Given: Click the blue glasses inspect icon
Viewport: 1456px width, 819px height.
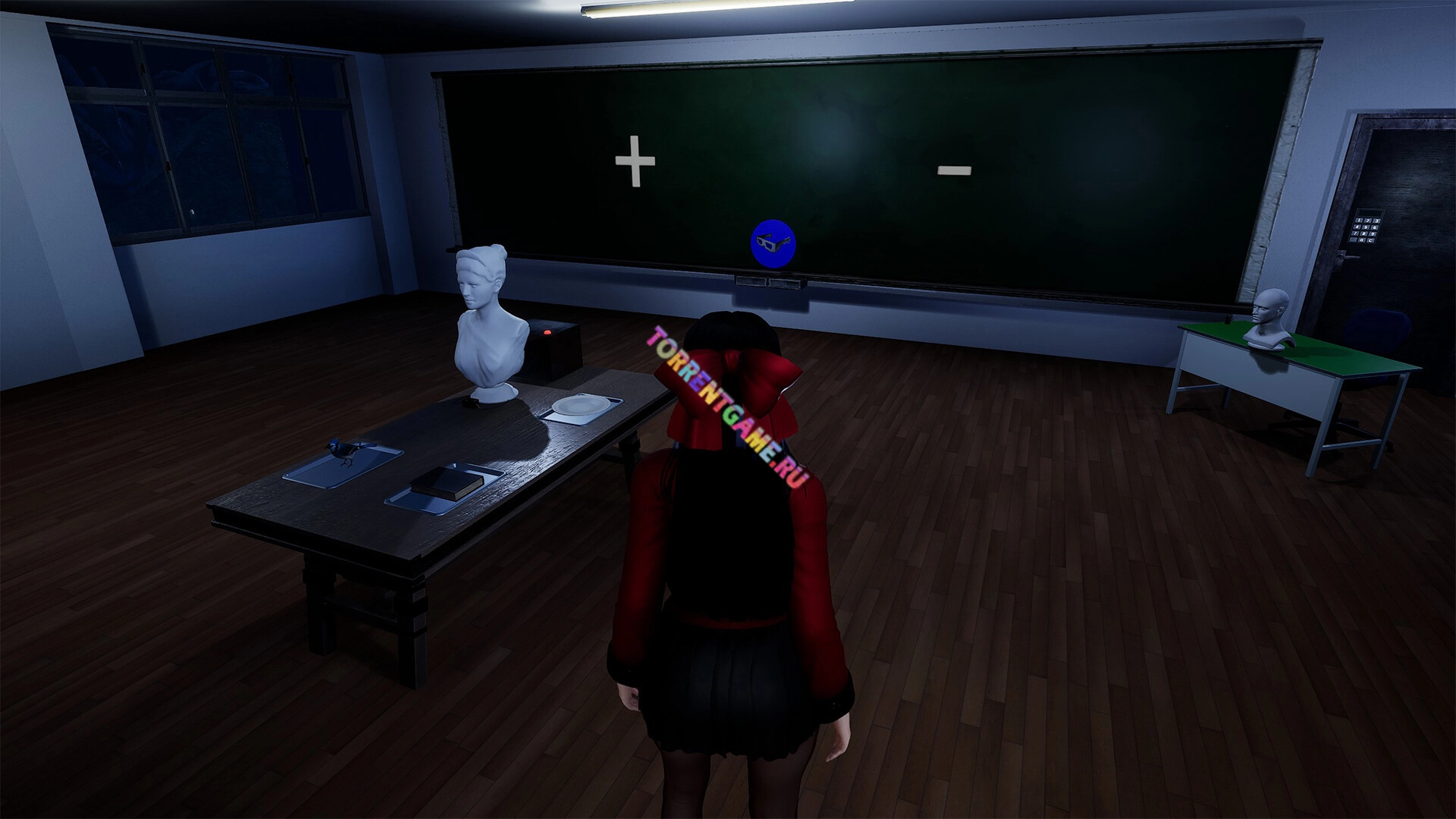Looking at the screenshot, I should (x=773, y=243).
